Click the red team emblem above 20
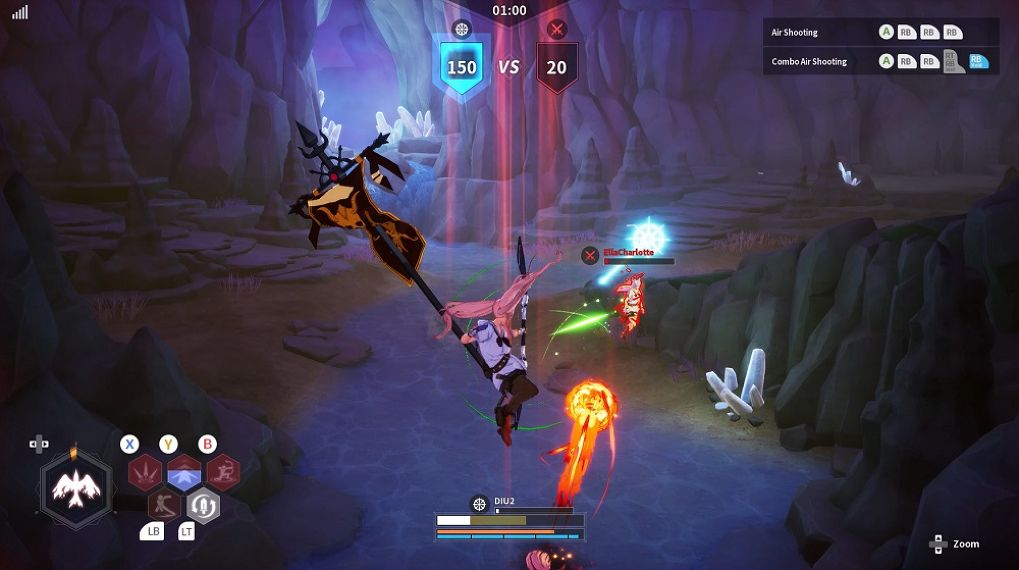This screenshot has width=1019, height=570. tap(557, 29)
